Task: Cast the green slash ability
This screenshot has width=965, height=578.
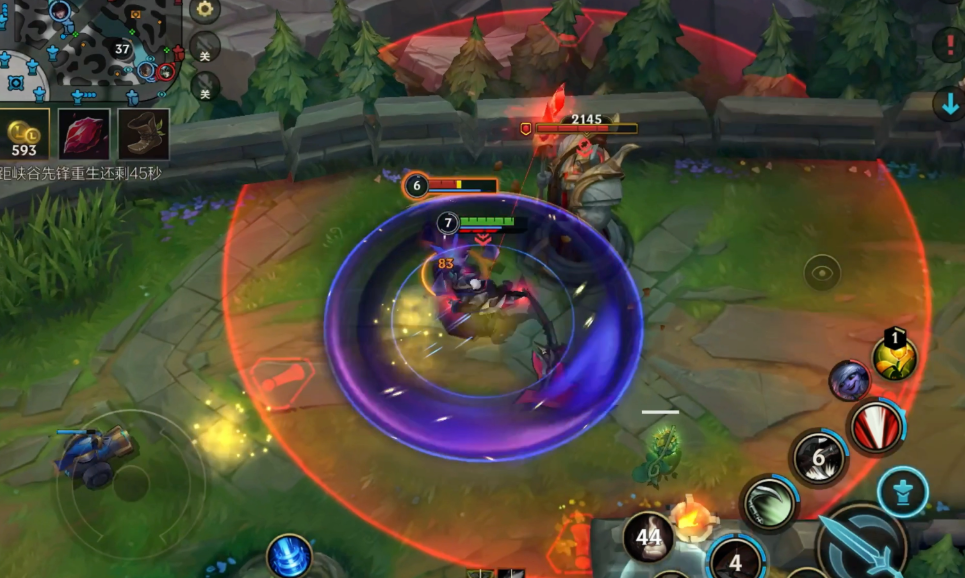Action: [768, 501]
